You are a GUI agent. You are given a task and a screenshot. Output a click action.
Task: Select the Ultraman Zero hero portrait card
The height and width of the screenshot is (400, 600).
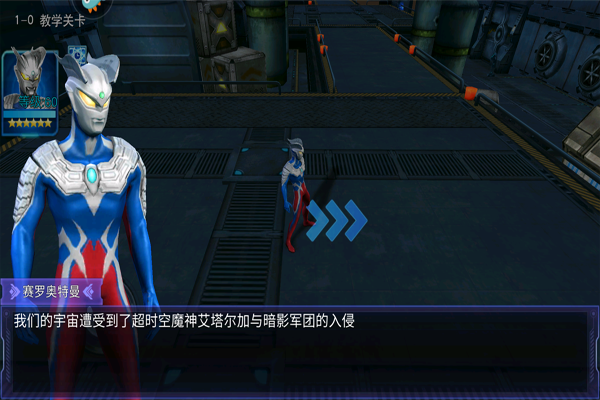point(30,89)
